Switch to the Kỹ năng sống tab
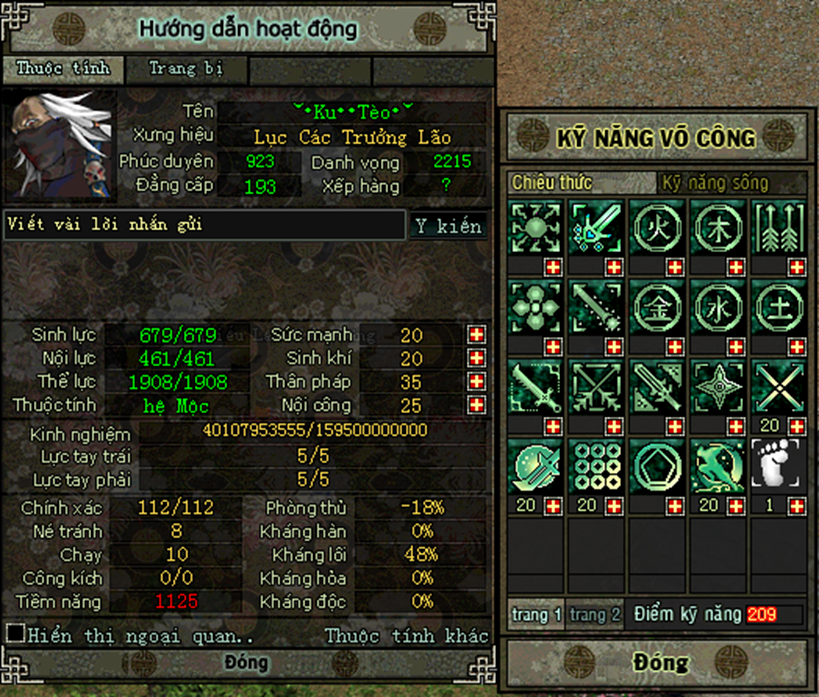 point(714,183)
